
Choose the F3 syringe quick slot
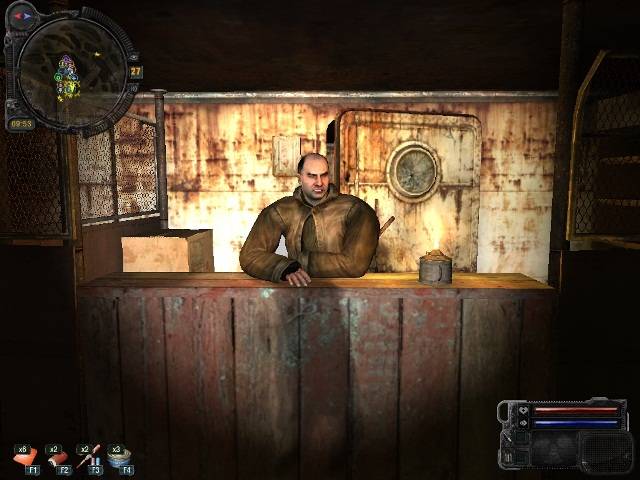90,458
